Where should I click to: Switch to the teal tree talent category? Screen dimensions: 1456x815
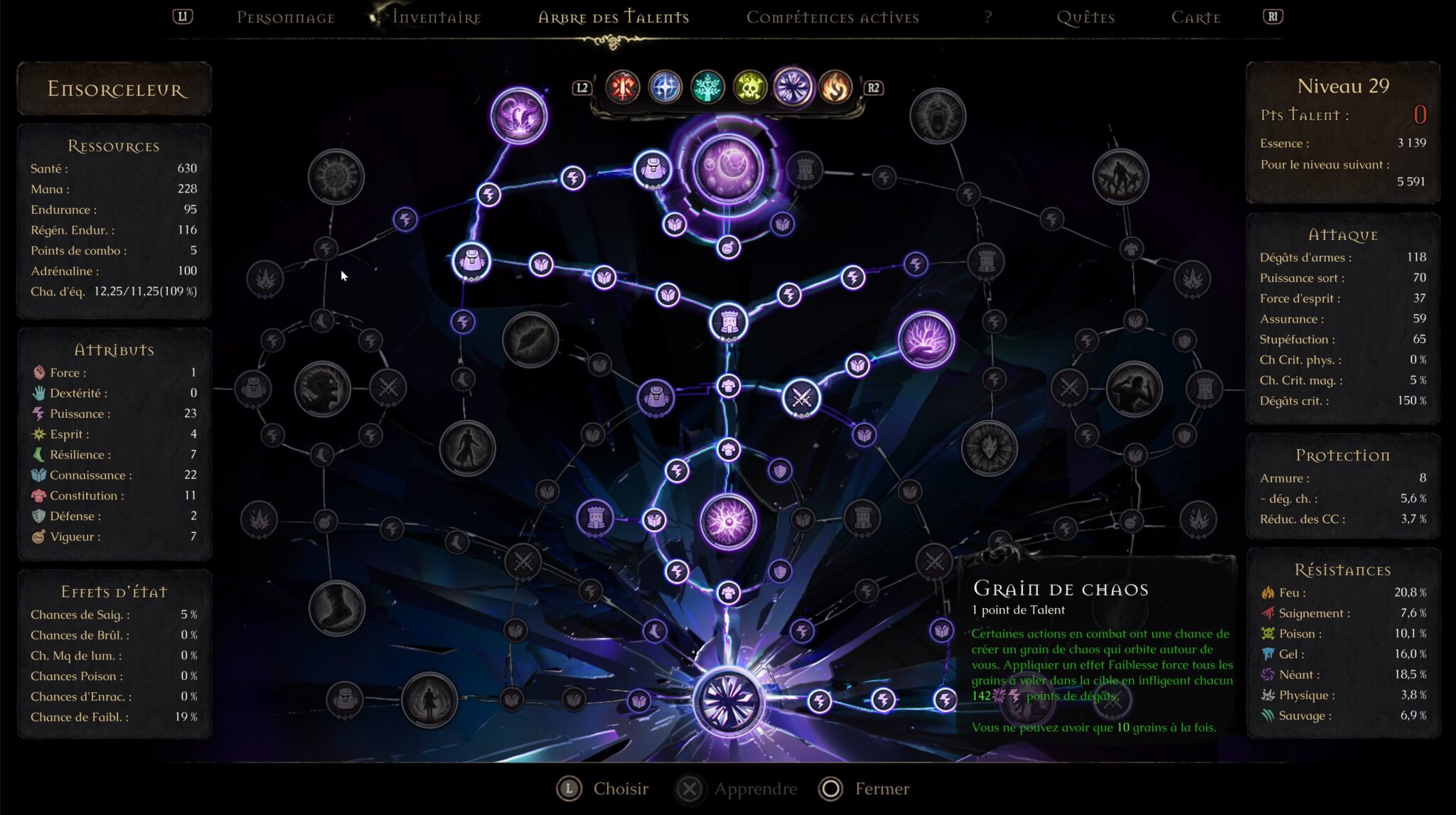(707, 87)
